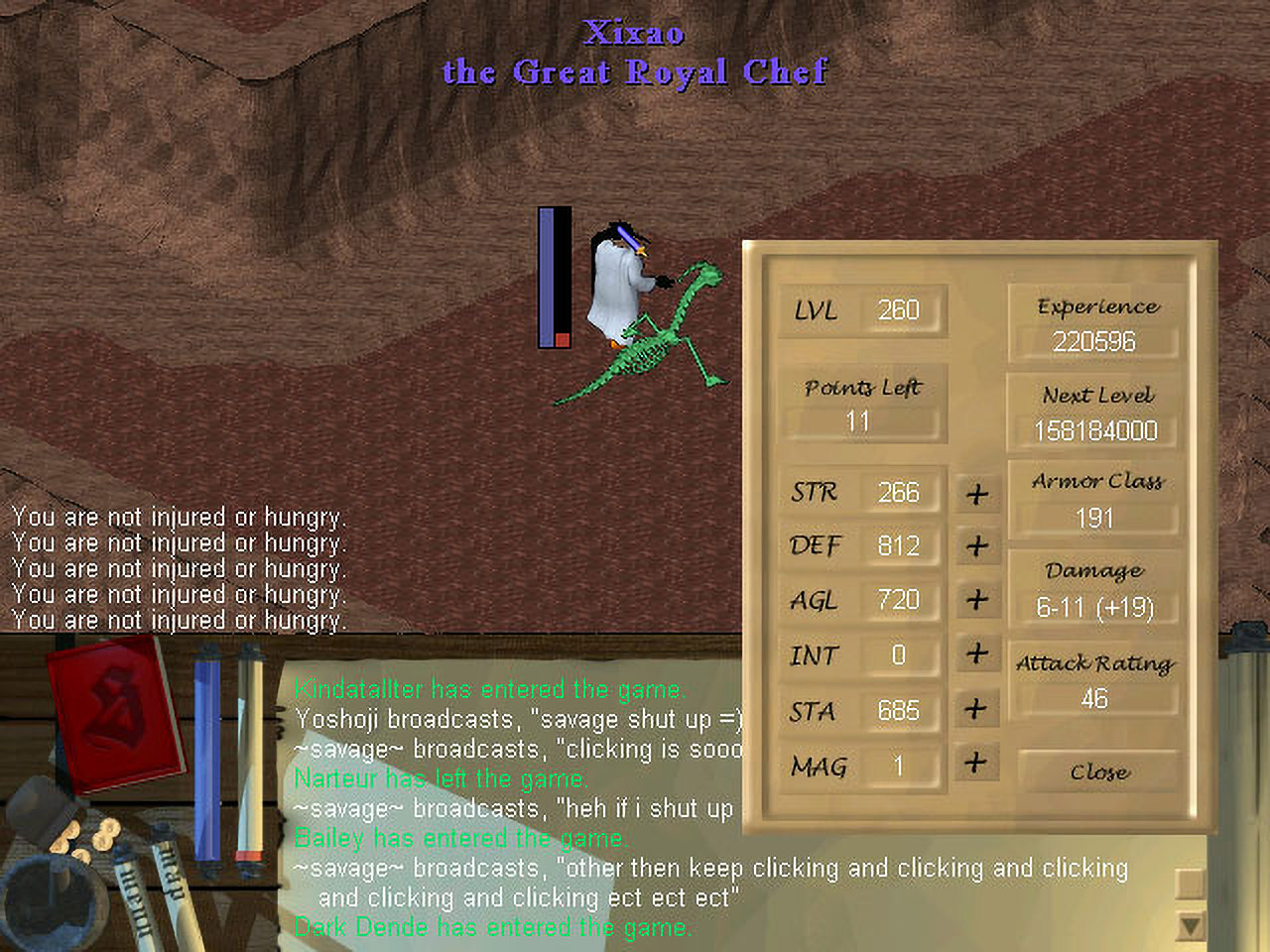Add a point to MAG

(977, 763)
